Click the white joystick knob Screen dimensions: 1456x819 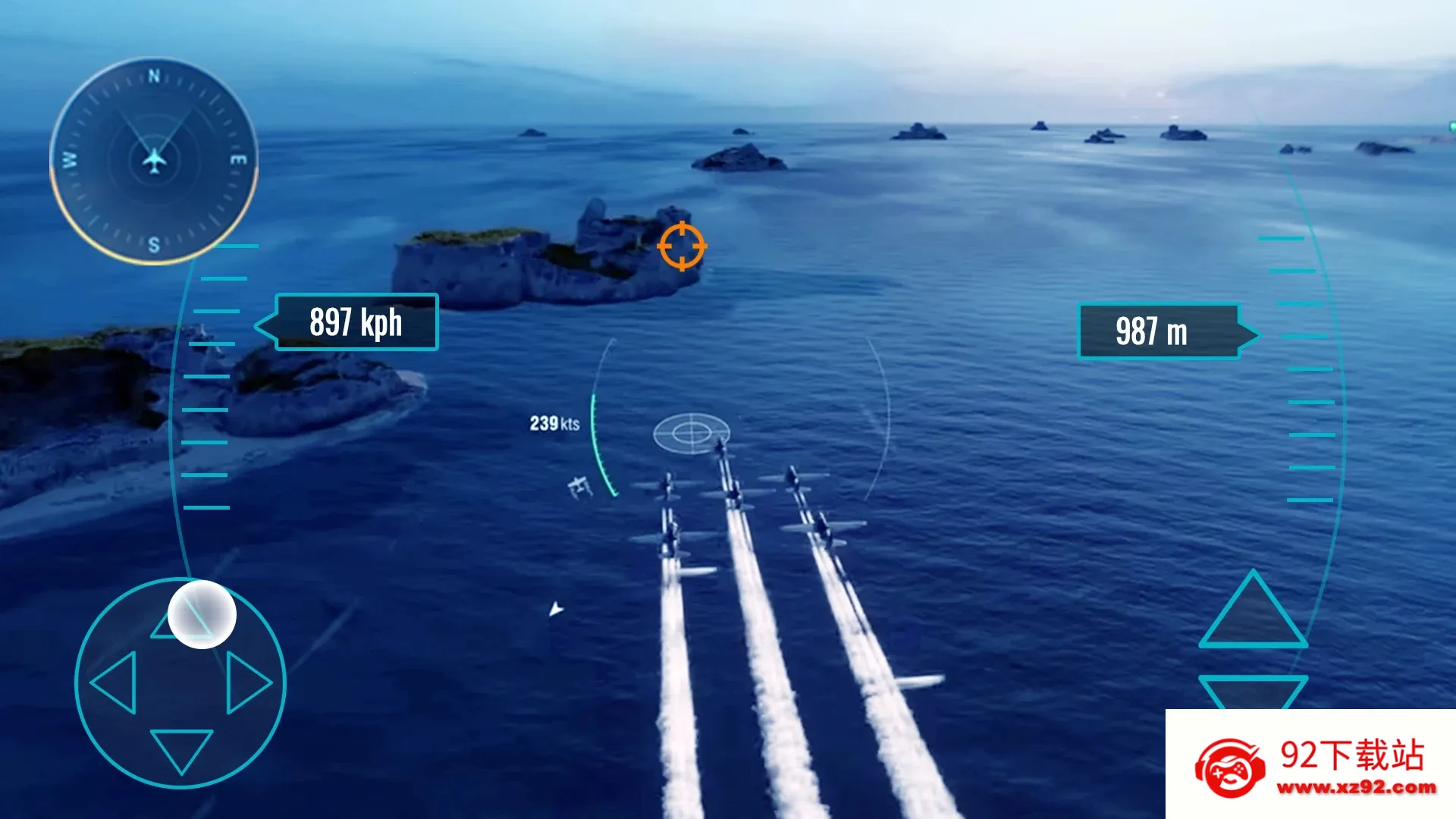point(202,614)
